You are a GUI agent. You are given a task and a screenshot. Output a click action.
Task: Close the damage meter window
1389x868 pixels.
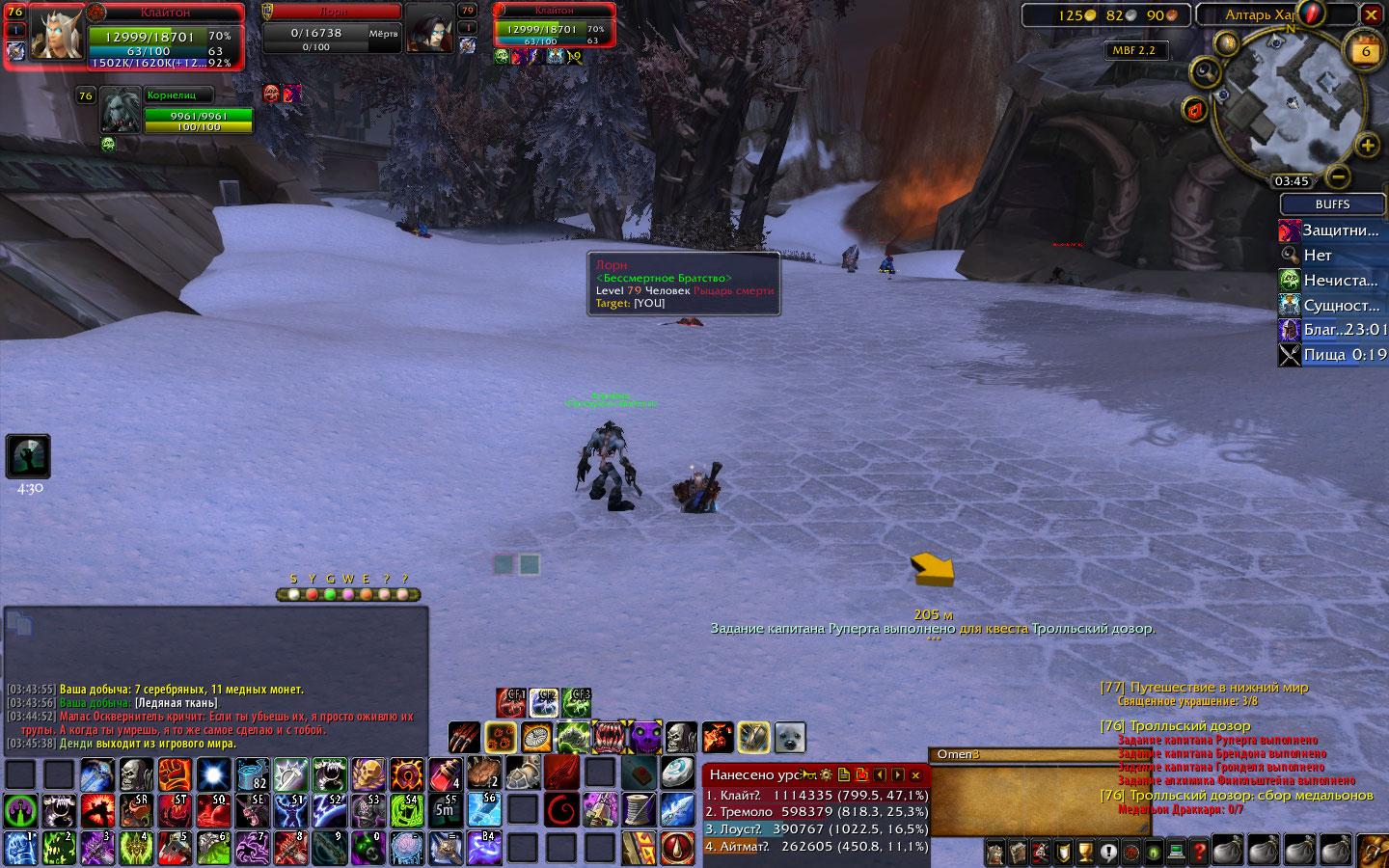point(915,774)
